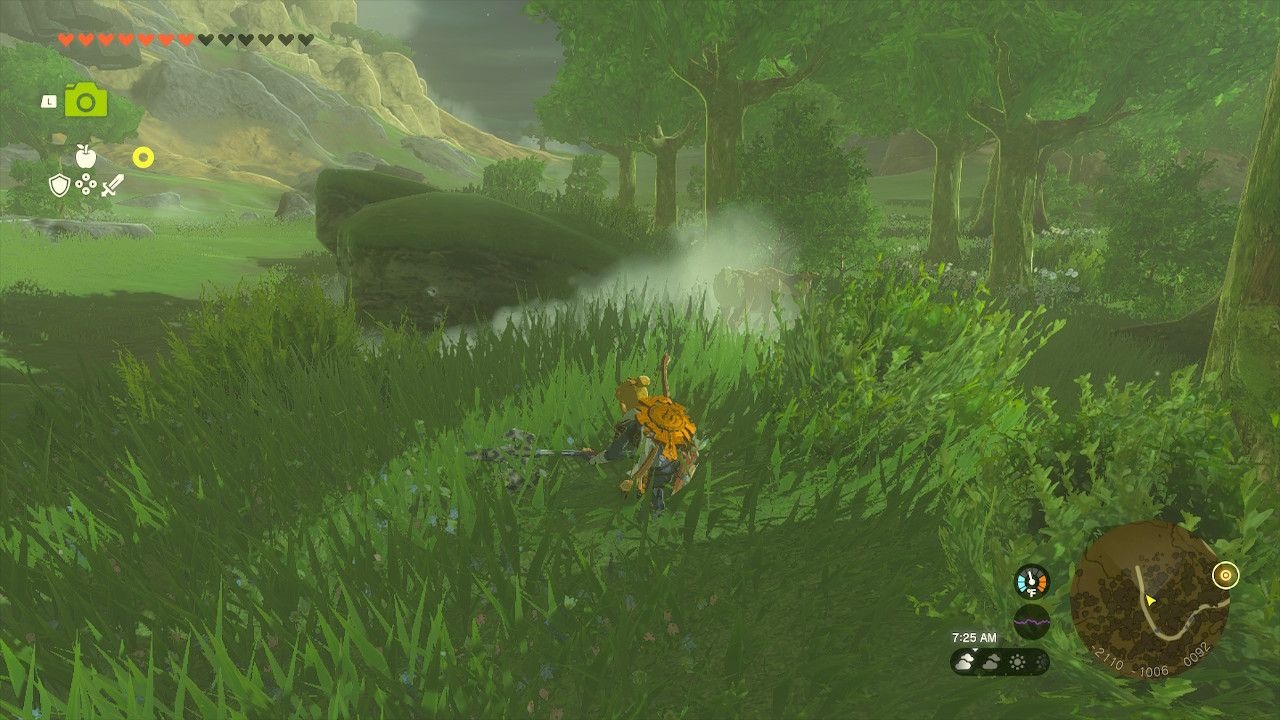Screen dimensions: 1280x720
Task: Click the apple food indicator icon
Action: (85, 156)
